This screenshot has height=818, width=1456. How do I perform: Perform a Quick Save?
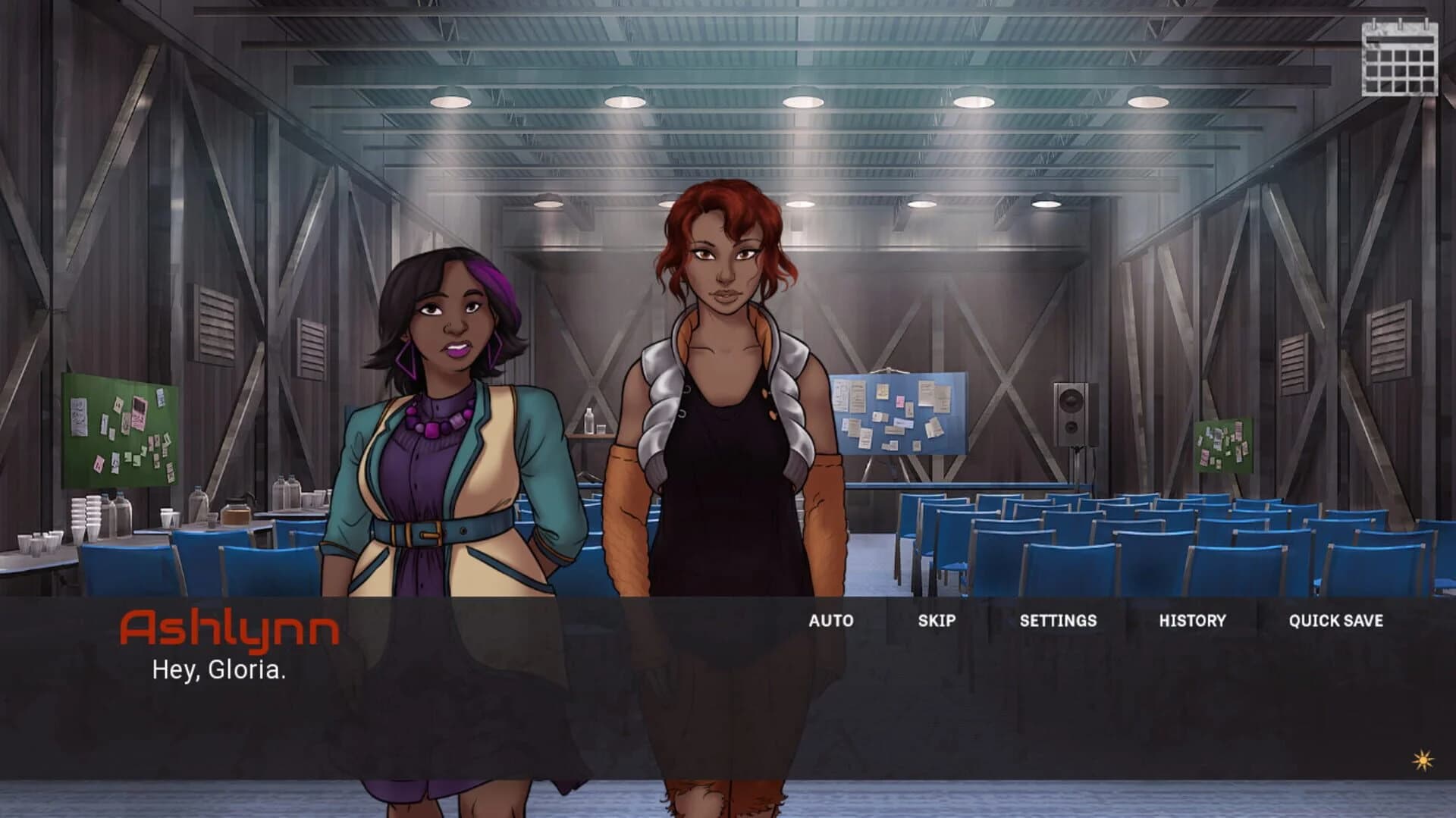tap(1337, 620)
